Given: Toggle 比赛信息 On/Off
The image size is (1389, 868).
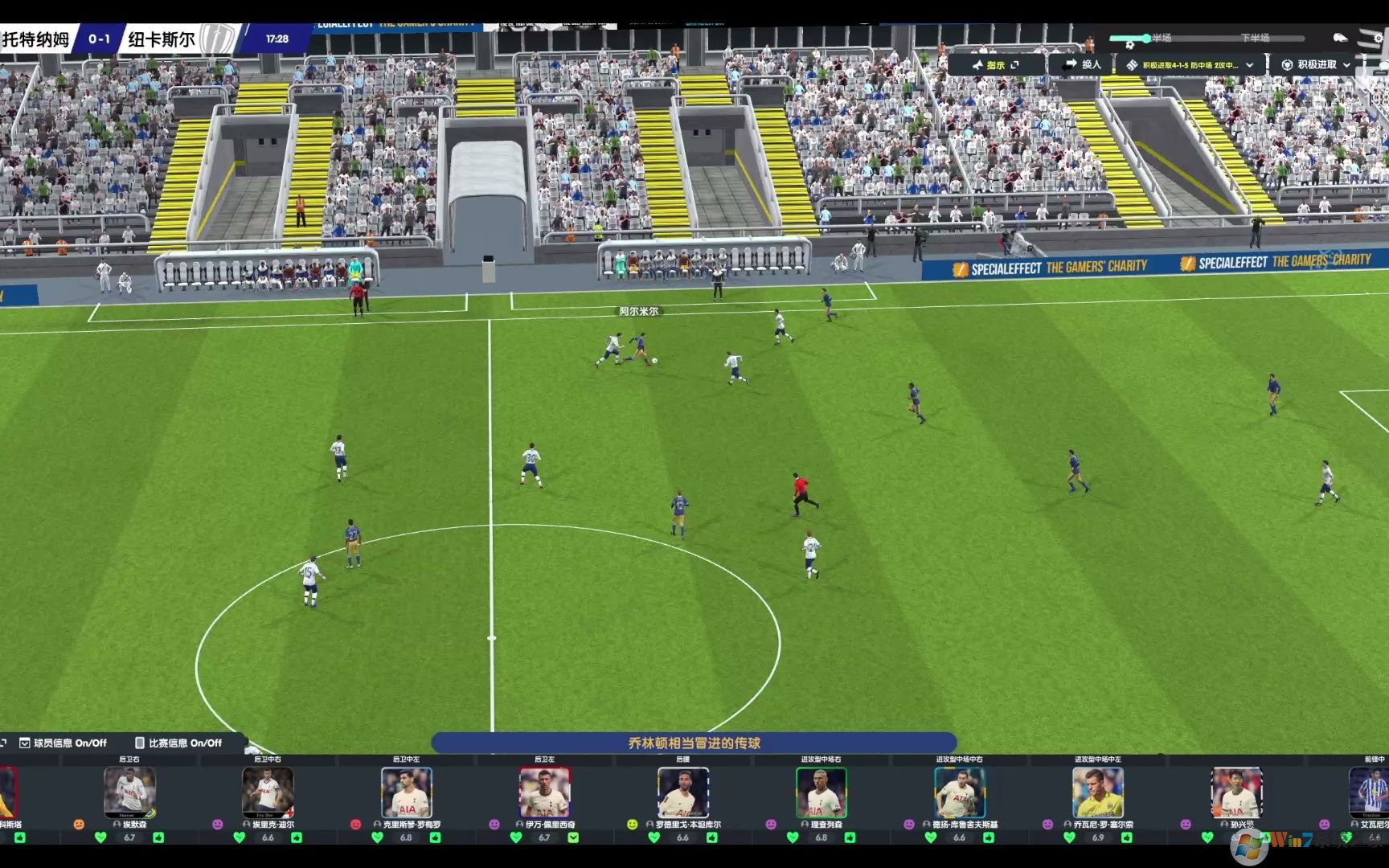Looking at the screenshot, I should 178,743.
